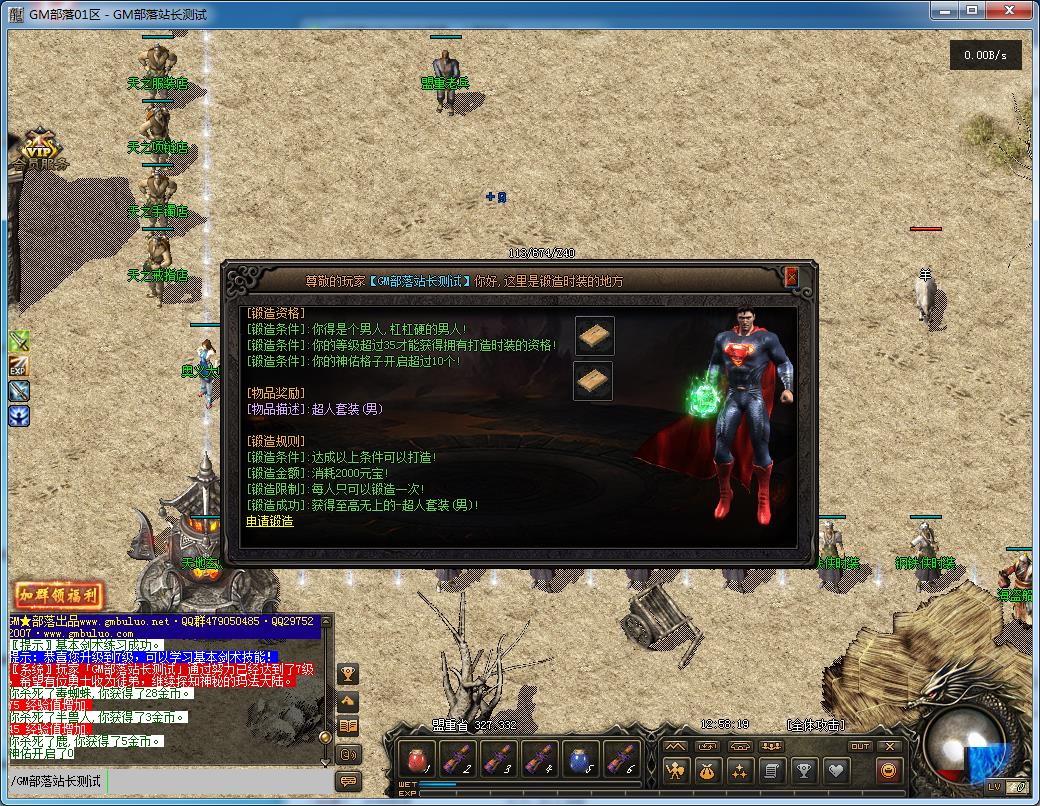This screenshot has width=1040, height=806.
Task: Click the 加群领福利 bonus banner
Action: point(58,597)
